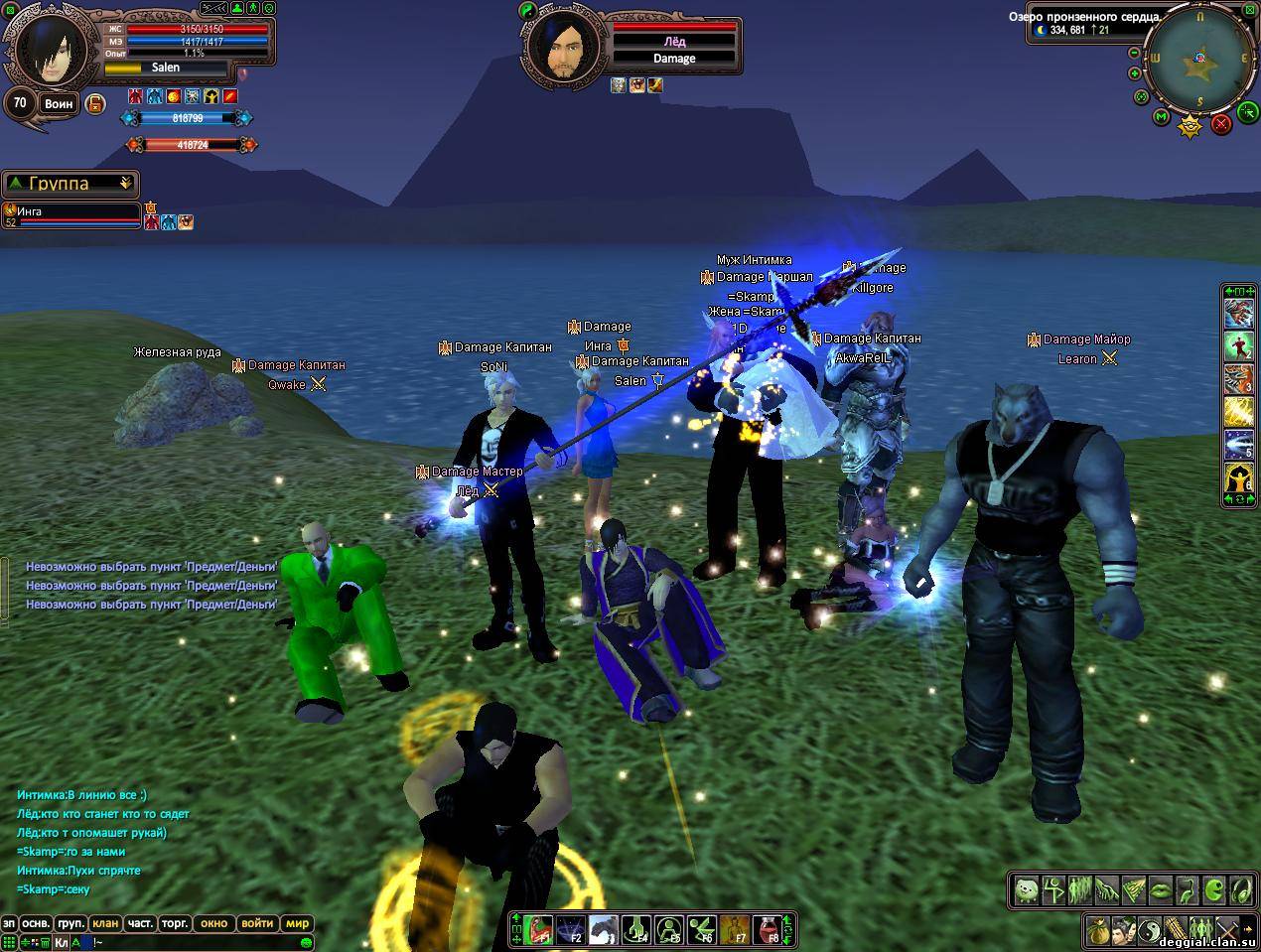Open the мир chat channel tab

(297, 923)
